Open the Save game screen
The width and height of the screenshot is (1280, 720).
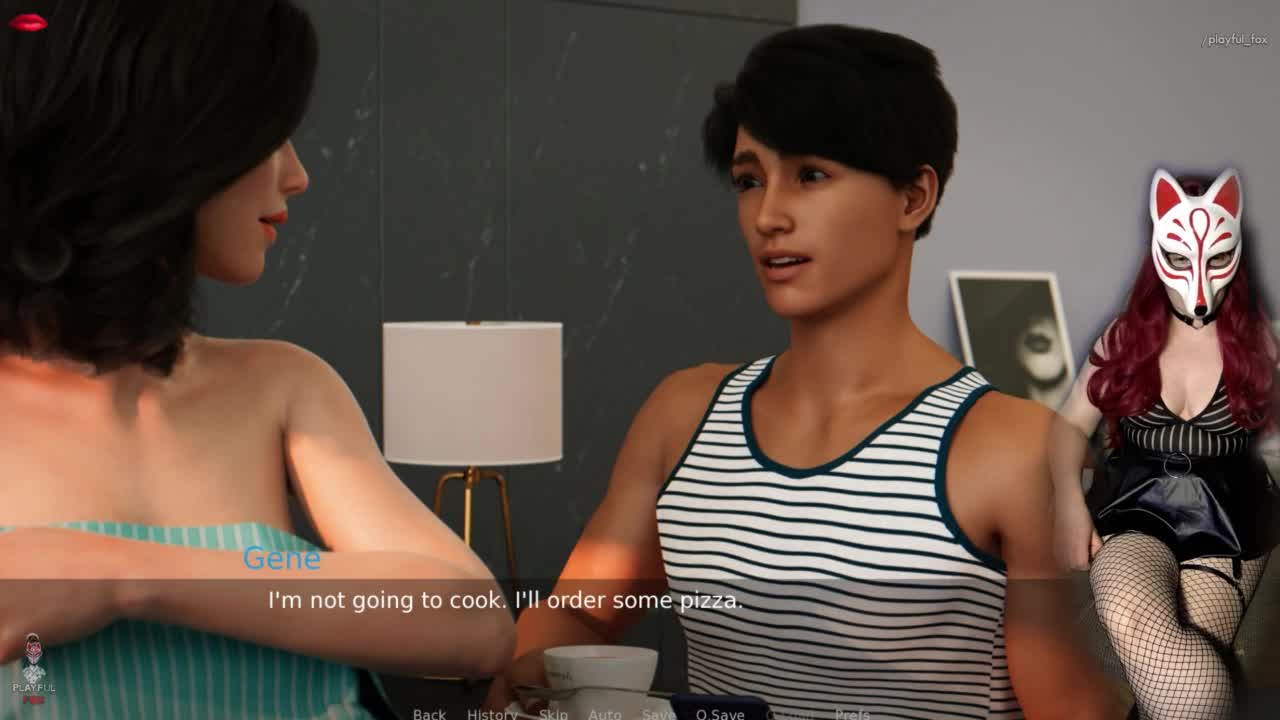coord(658,713)
